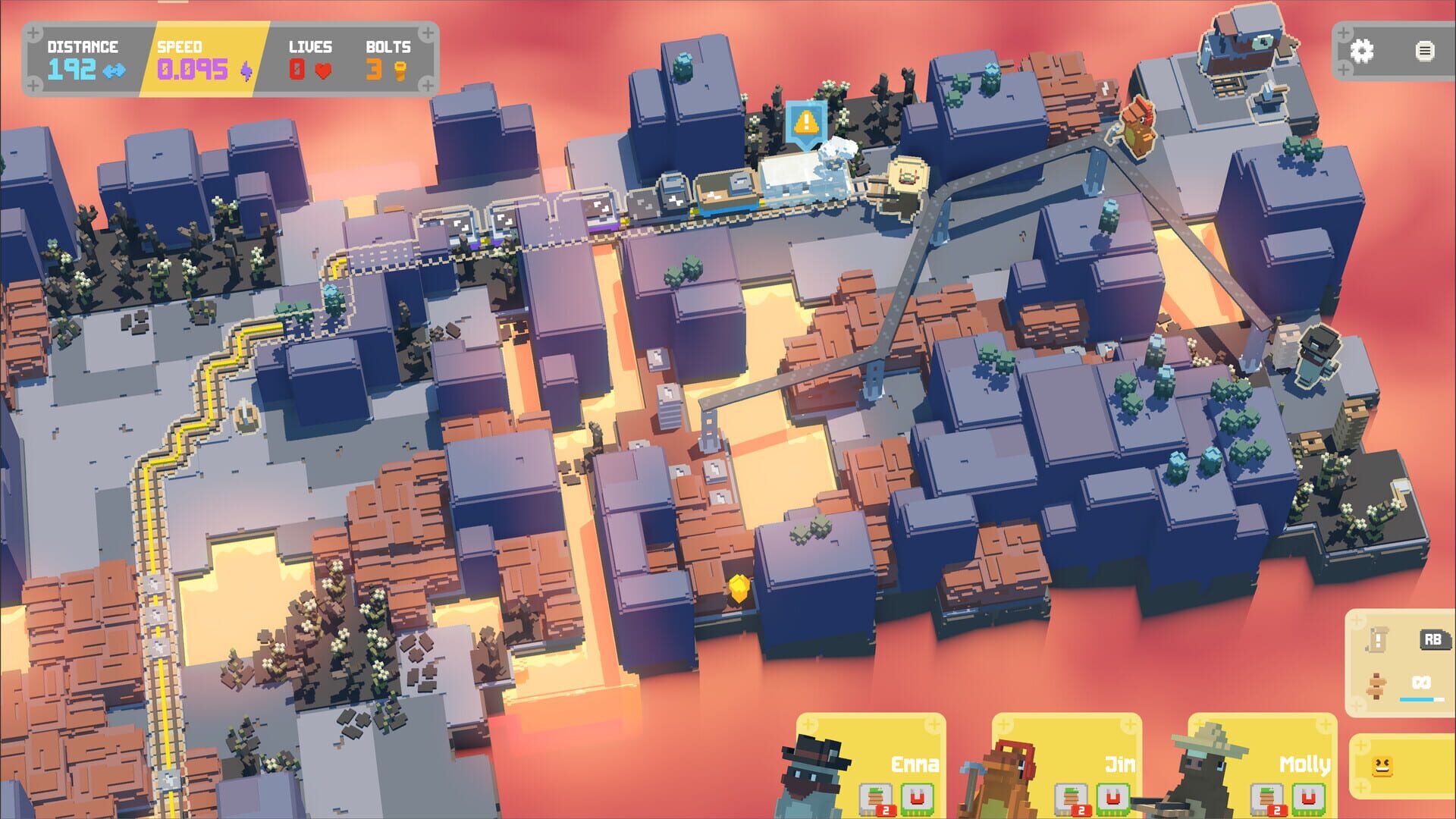Viewport: 1456px width, 819px height.
Task: Select the track-building tool icon
Action: coord(1376,686)
